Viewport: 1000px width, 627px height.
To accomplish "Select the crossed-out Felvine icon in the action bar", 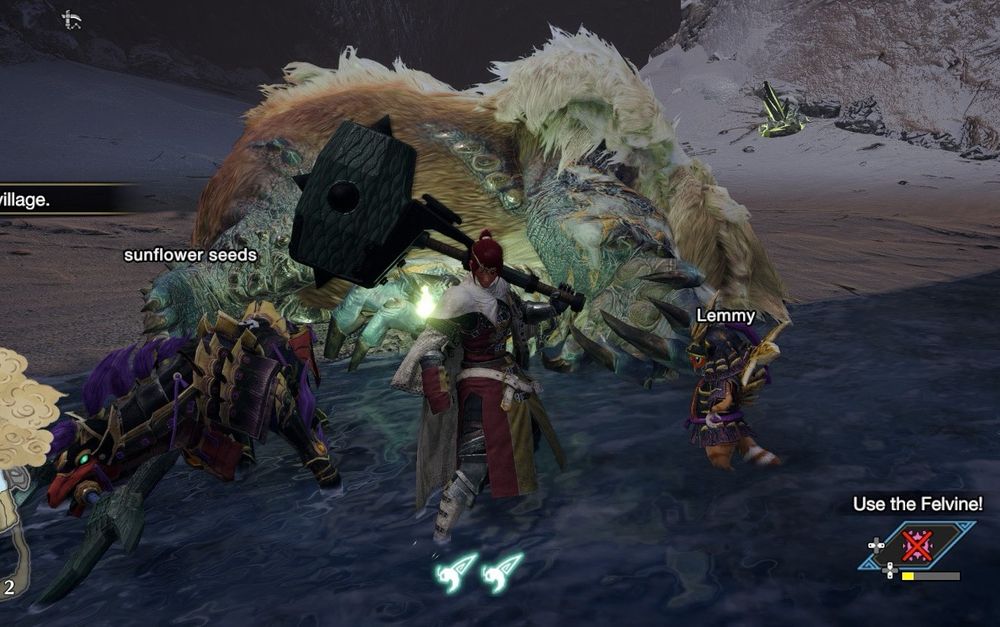I will tap(916, 546).
